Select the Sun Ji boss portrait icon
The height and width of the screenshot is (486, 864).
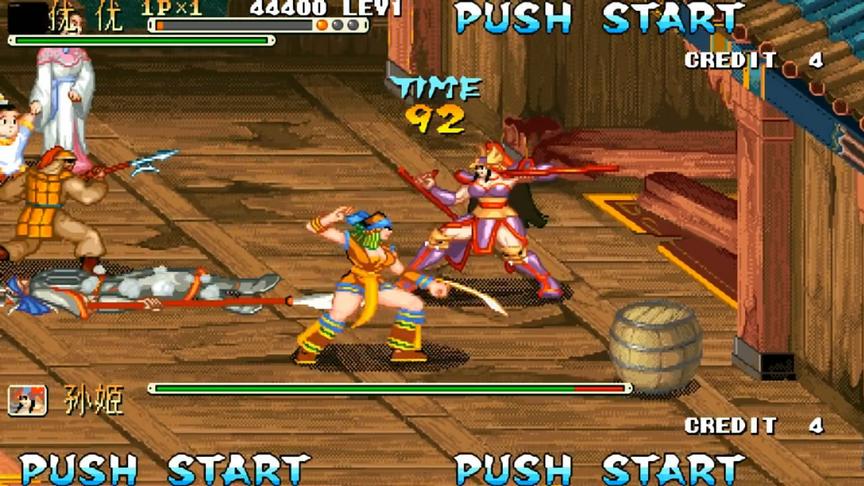coord(27,400)
